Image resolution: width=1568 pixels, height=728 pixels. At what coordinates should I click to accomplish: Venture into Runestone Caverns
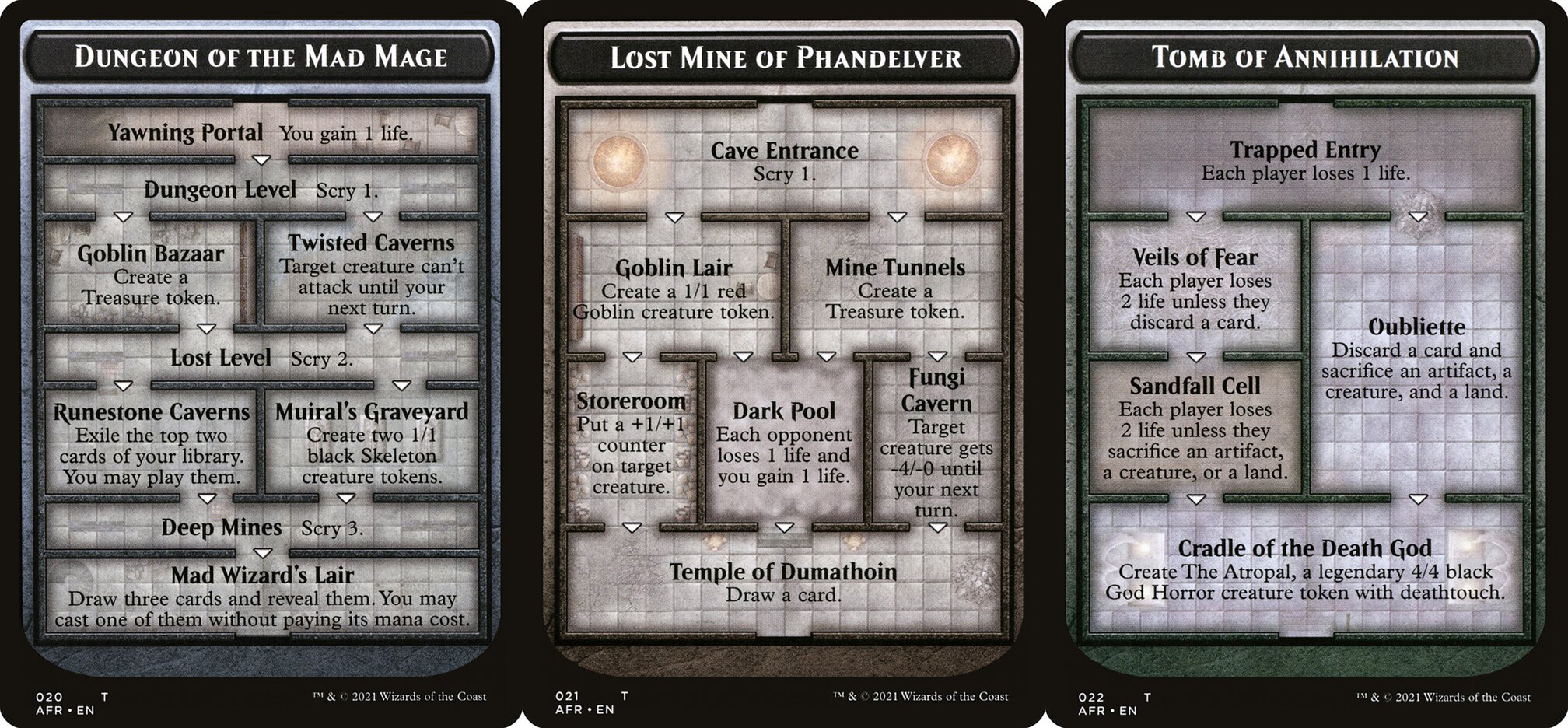[x=151, y=443]
